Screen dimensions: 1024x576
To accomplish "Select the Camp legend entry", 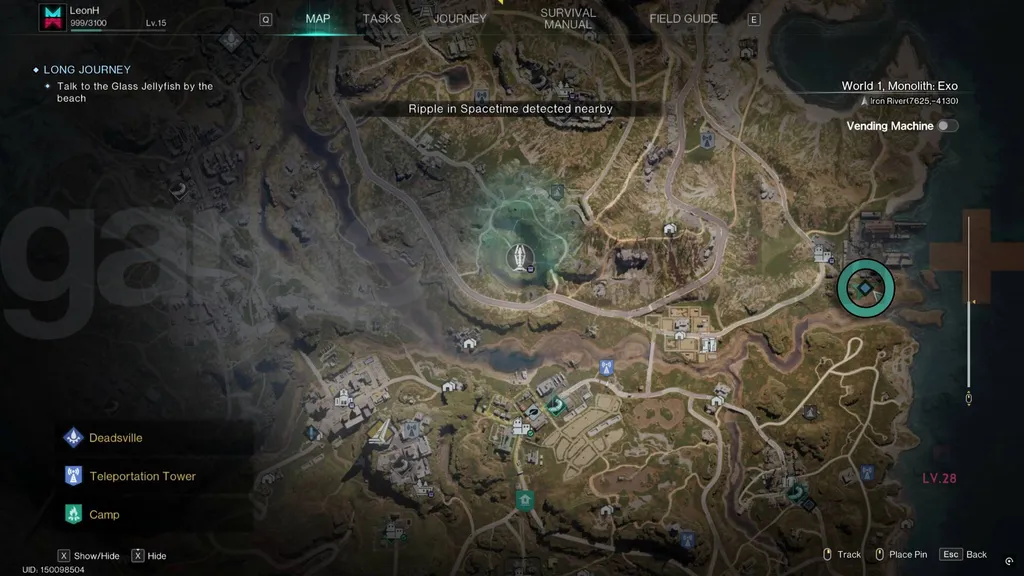I will 103,515.
